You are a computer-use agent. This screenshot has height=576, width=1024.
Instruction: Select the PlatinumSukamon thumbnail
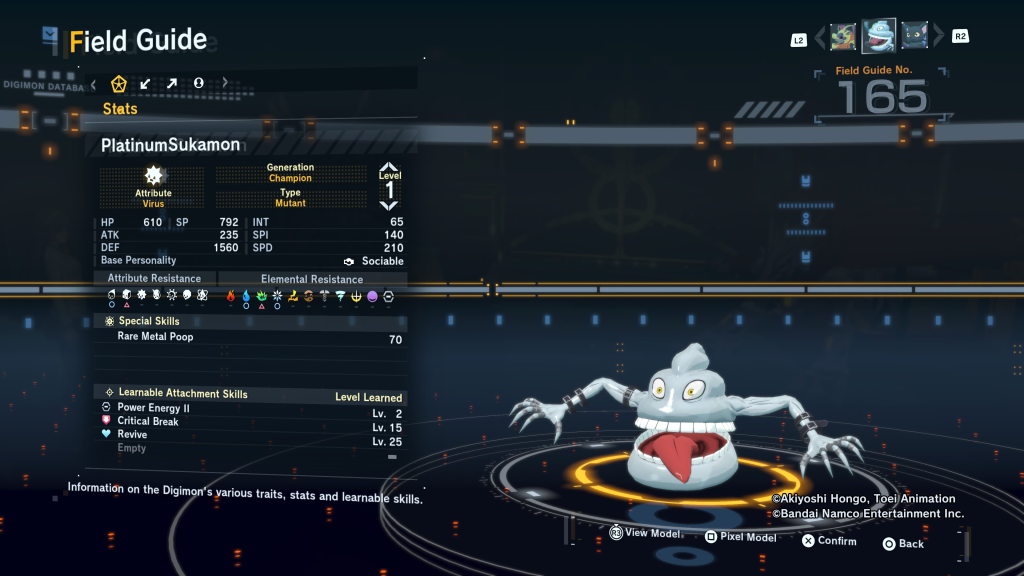click(879, 36)
